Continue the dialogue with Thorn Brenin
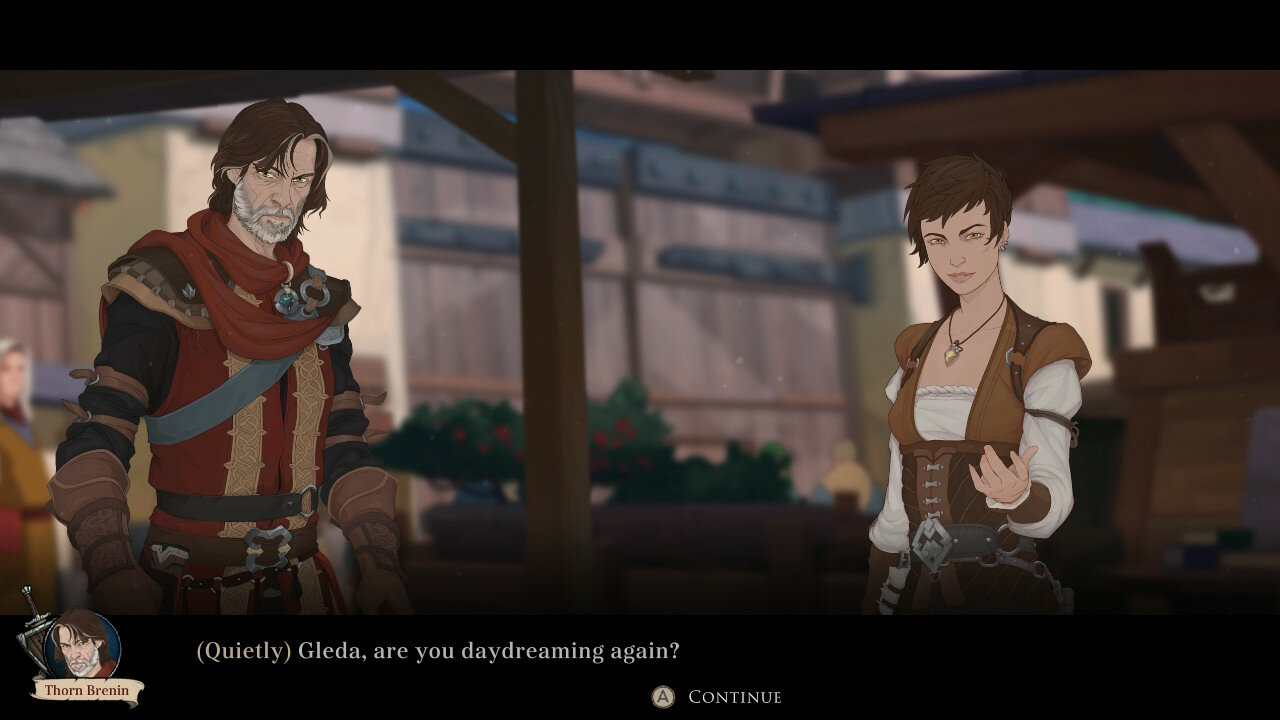Screen dimensions: 1280x720 point(717,697)
